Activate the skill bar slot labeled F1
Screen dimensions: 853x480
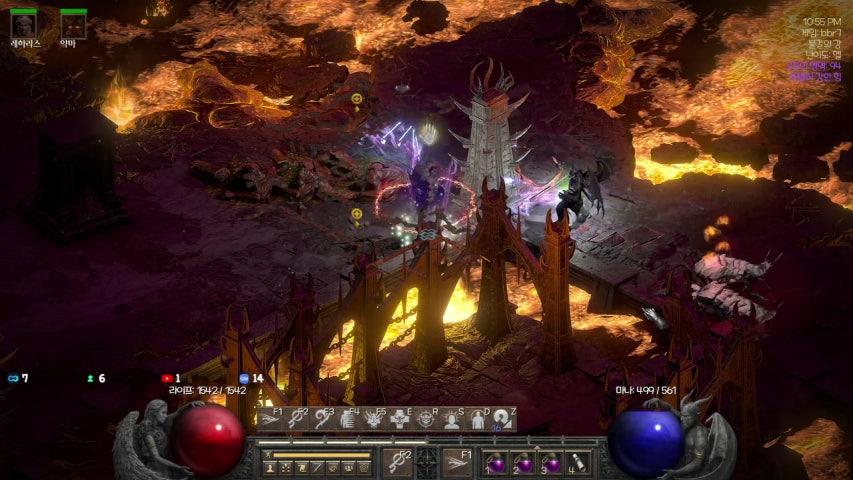270,419
